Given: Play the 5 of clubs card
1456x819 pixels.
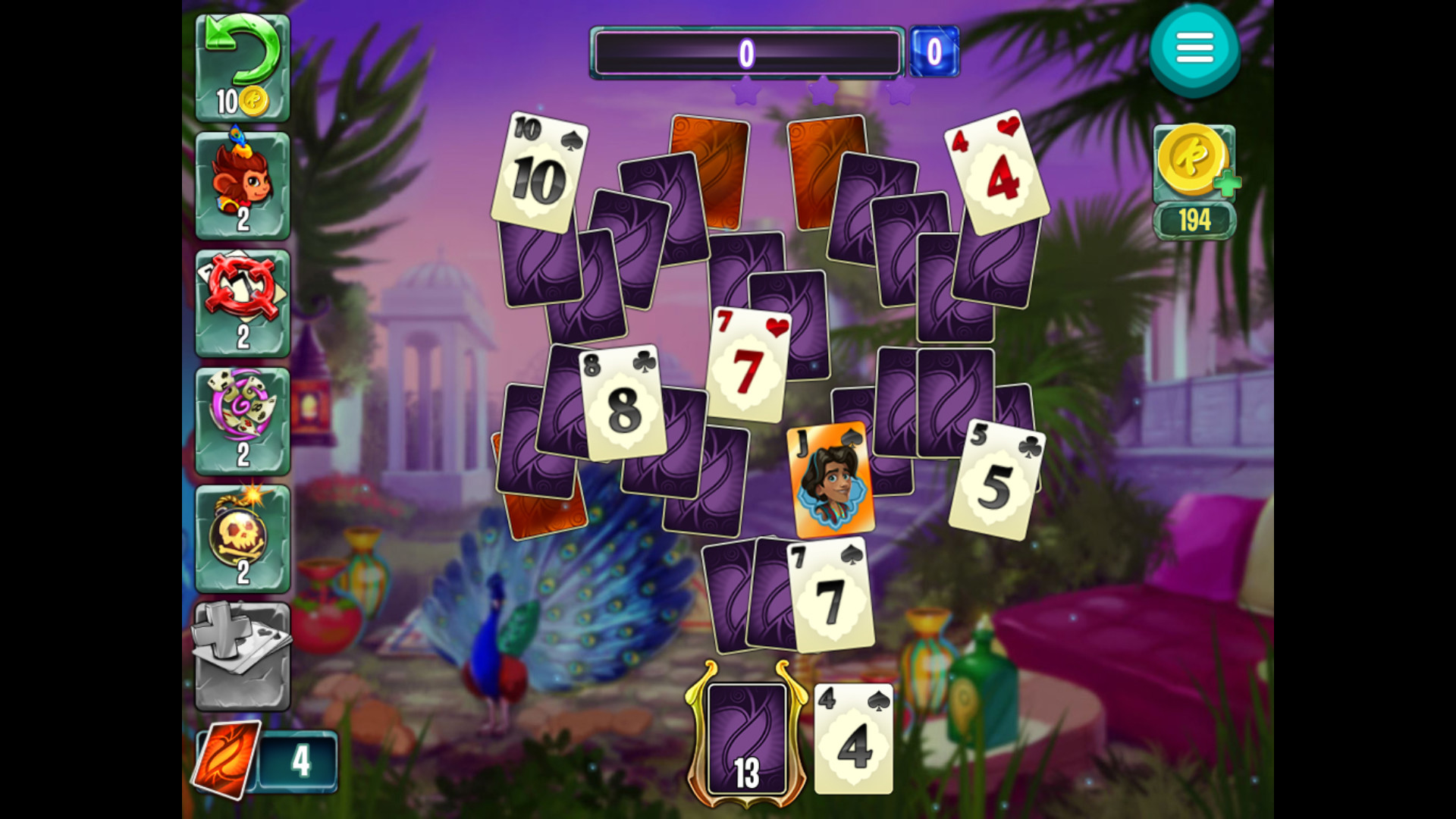Looking at the screenshot, I should click(x=999, y=478).
